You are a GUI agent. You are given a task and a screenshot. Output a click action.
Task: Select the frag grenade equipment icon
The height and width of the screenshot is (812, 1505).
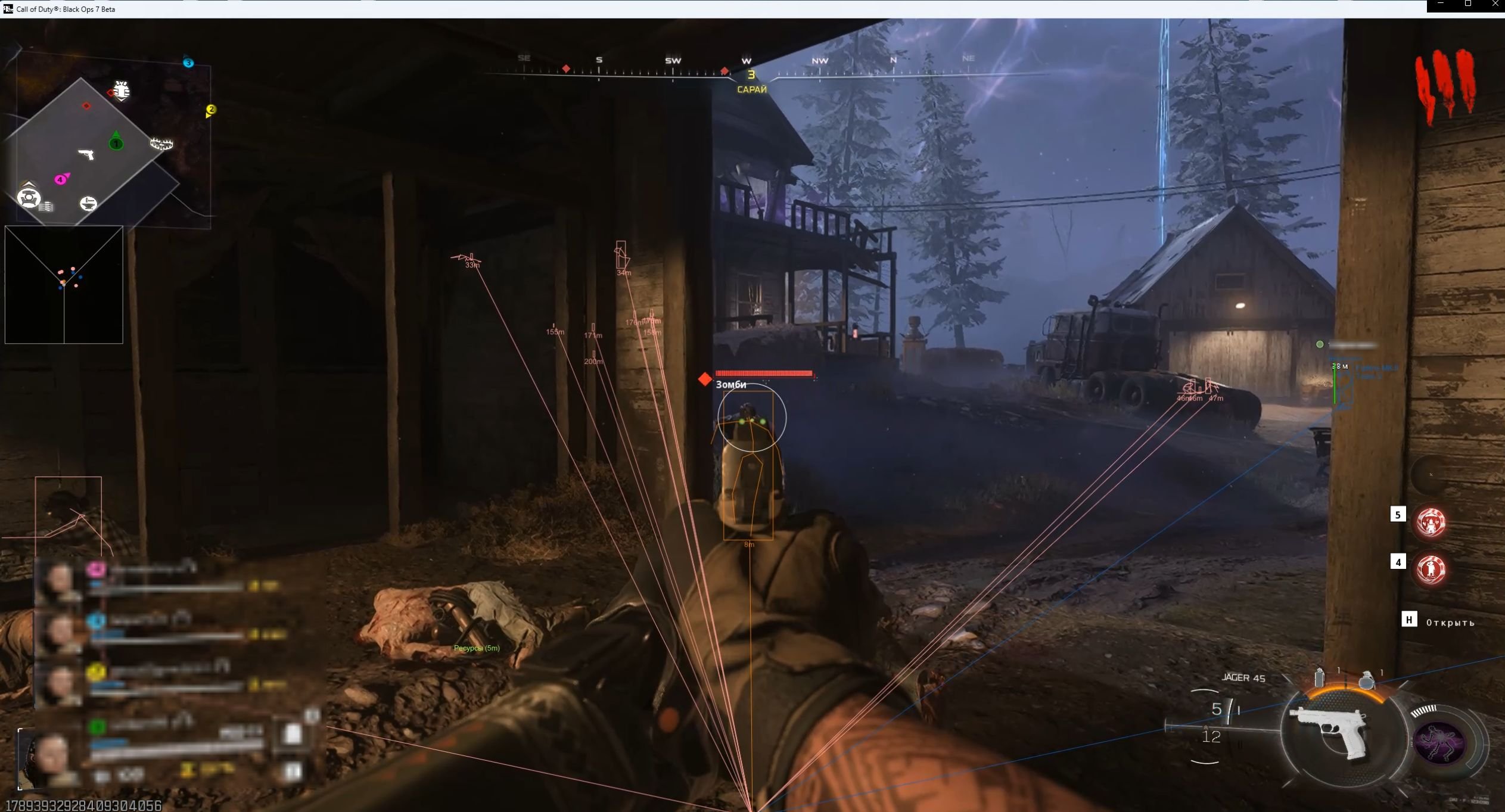point(1366,680)
